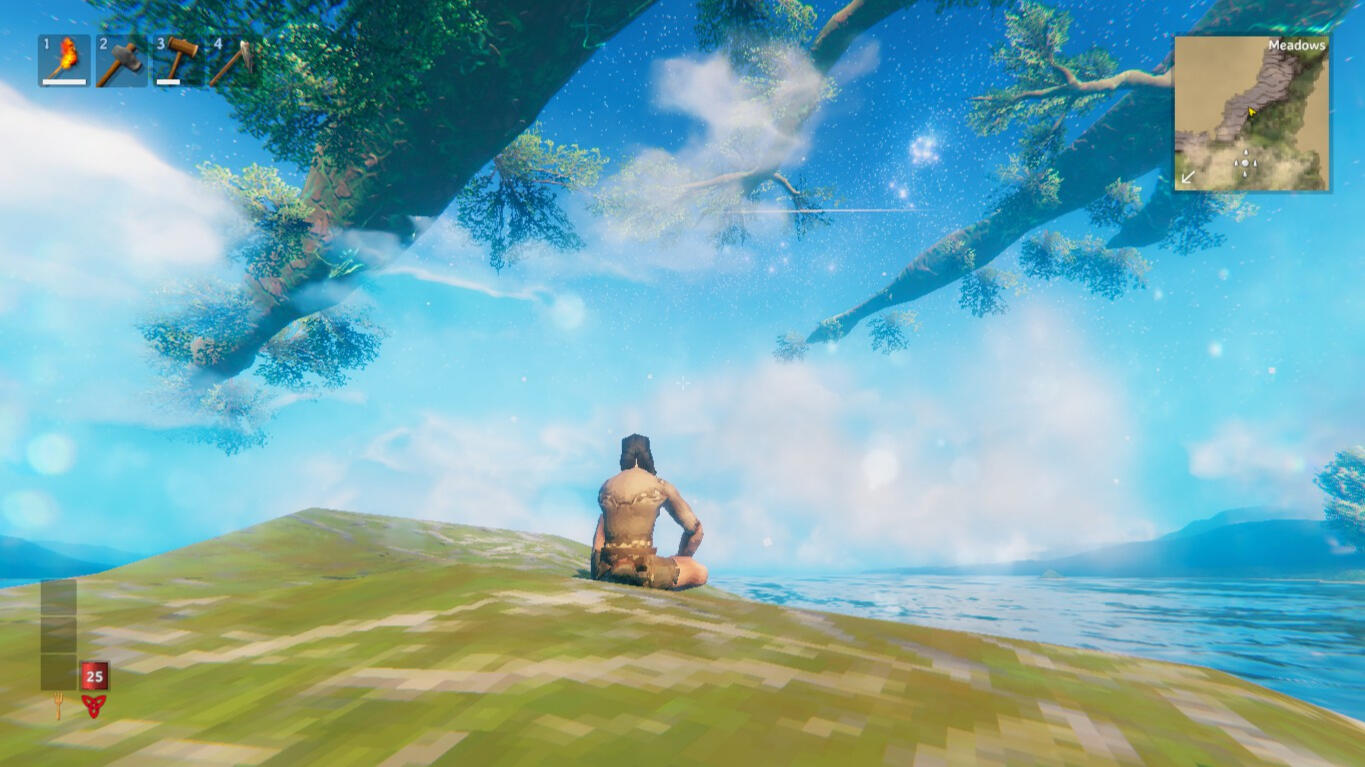
Task: Click the crosshair dot at screen center
Action: (682, 383)
